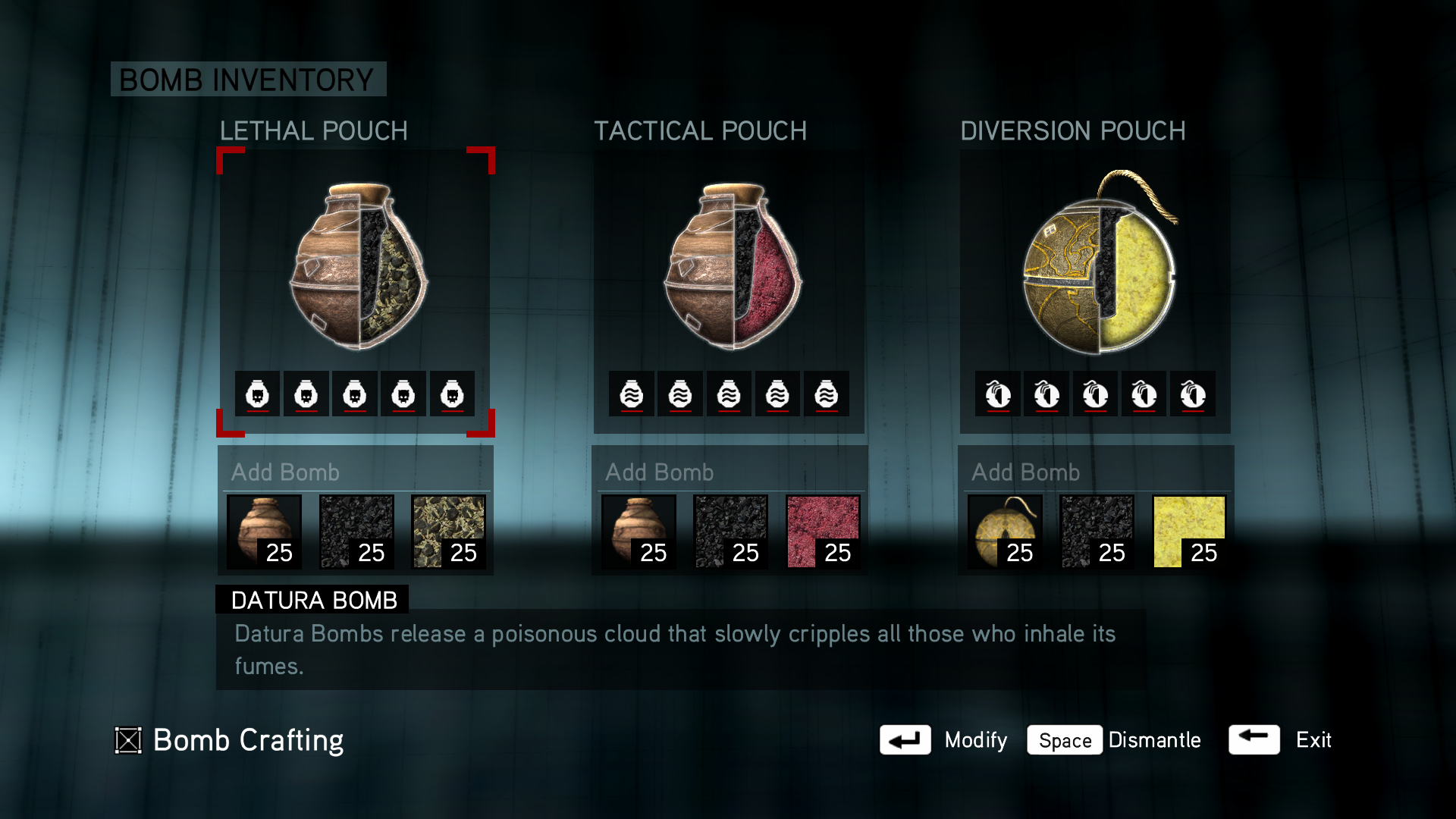The height and width of the screenshot is (819, 1456).
Task: Open Add Bomb under Diversion Pouch
Action: coord(1026,472)
